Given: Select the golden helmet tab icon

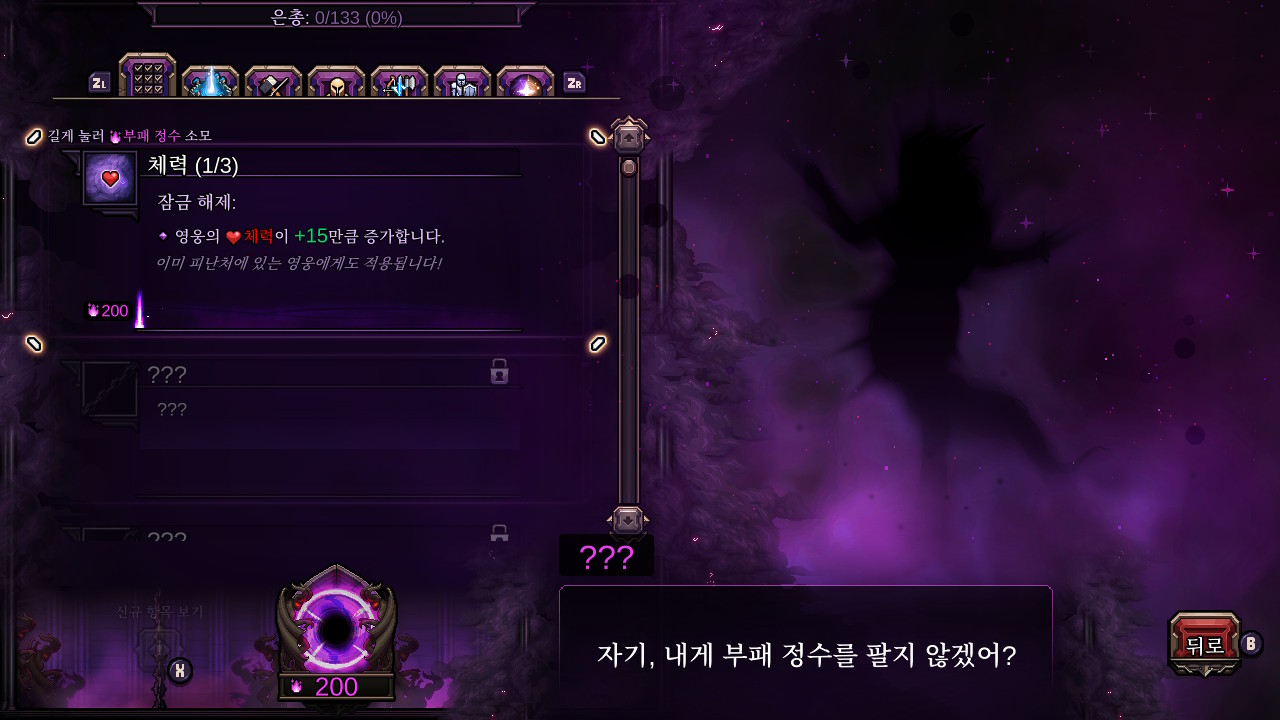Looking at the screenshot, I should click(x=336, y=79).
